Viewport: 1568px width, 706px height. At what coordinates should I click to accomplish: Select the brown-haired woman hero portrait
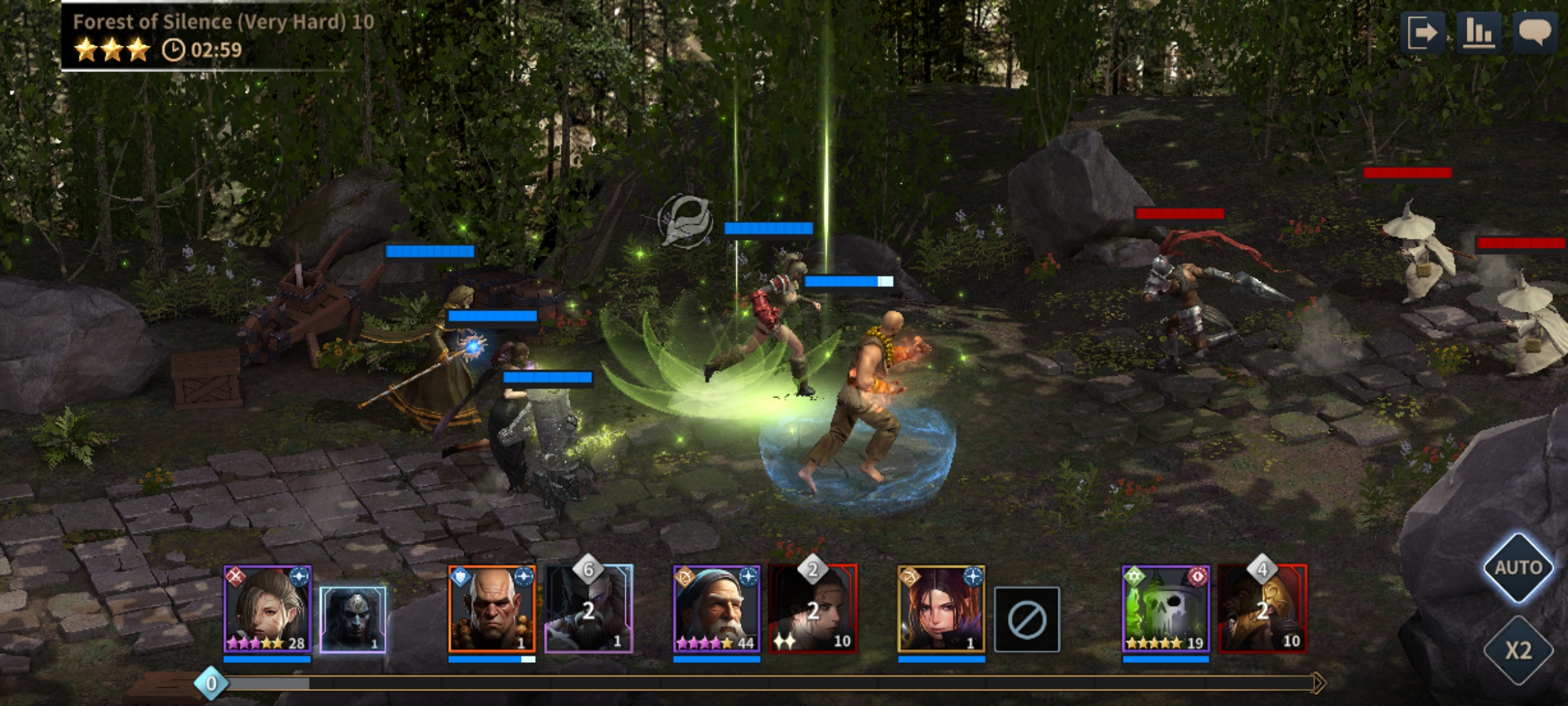(x=267, y=609)
